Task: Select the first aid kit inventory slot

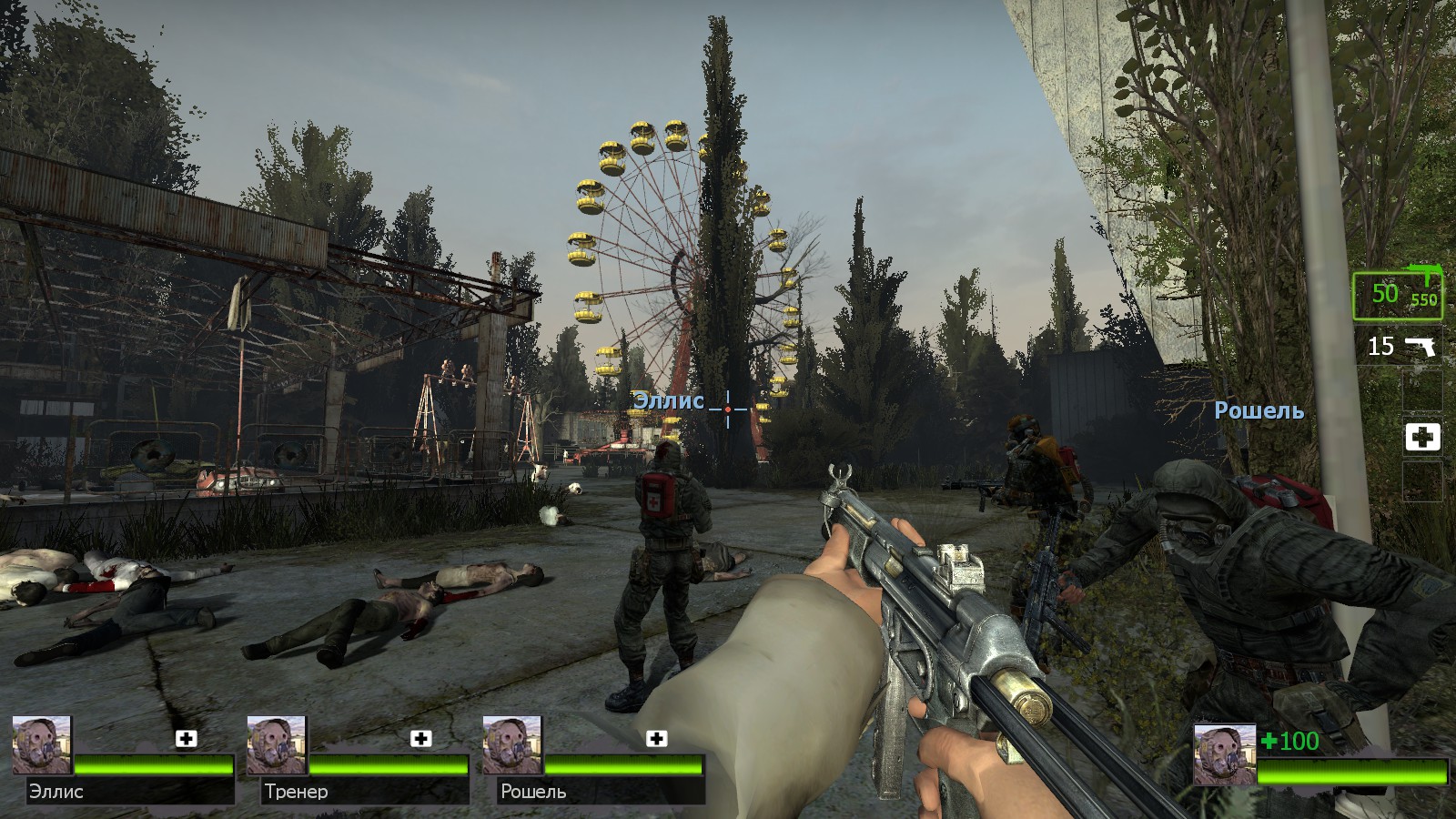Action: [x=1422, y=438]
